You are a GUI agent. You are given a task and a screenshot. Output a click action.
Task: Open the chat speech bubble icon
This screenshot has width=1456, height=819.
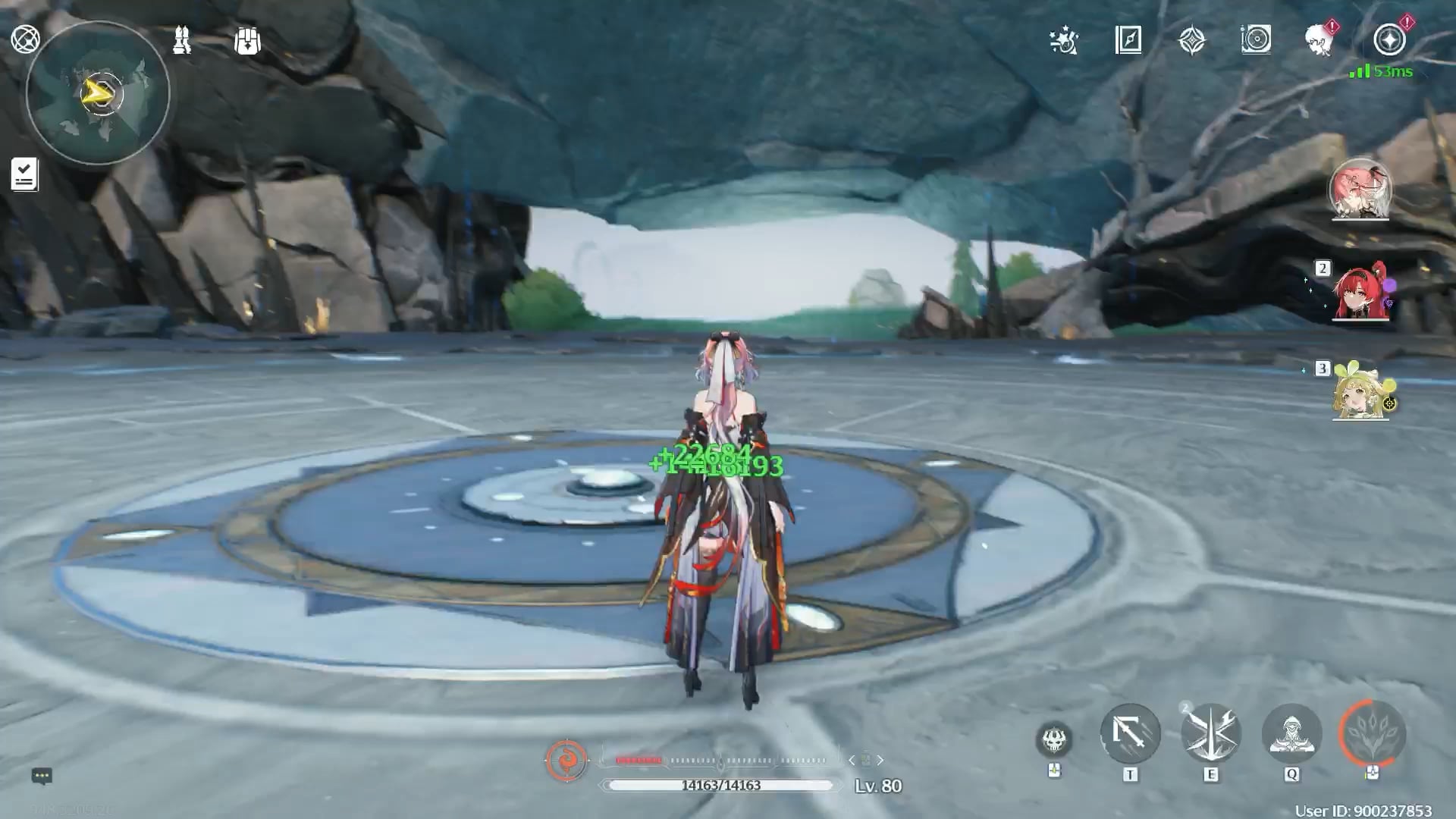[42, 776]
